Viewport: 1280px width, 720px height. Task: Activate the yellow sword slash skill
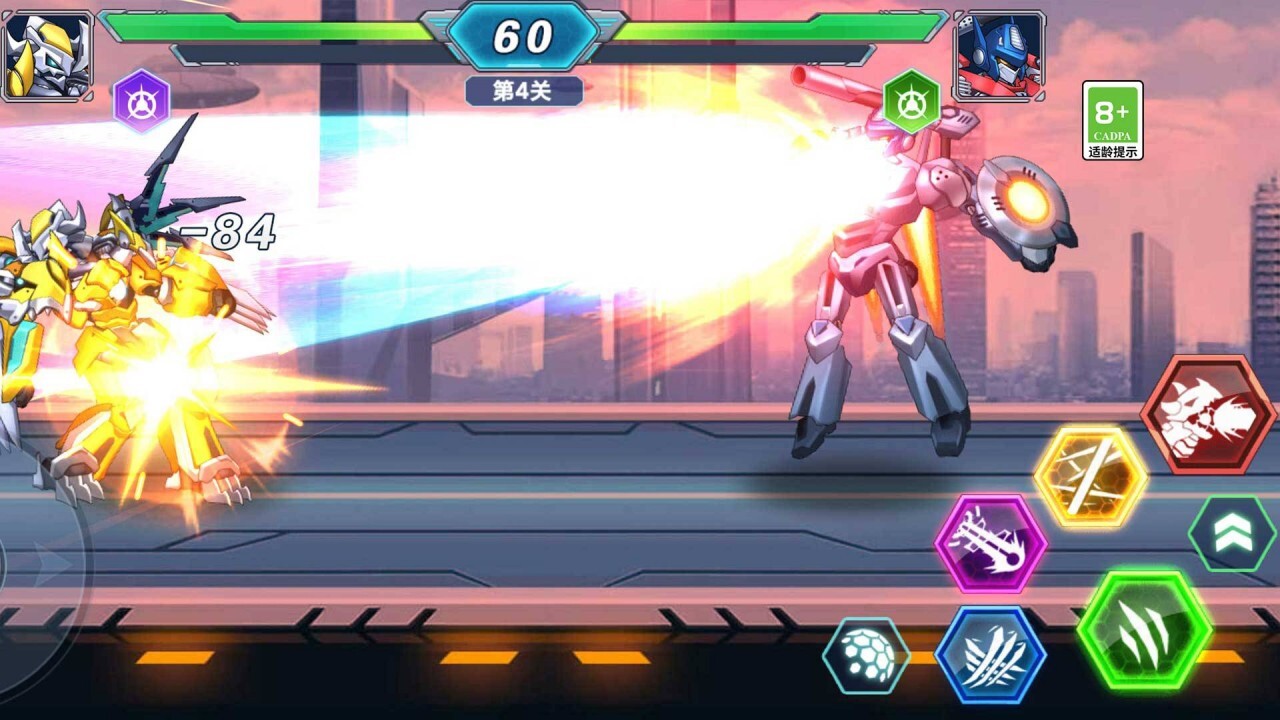[1090, 477]
